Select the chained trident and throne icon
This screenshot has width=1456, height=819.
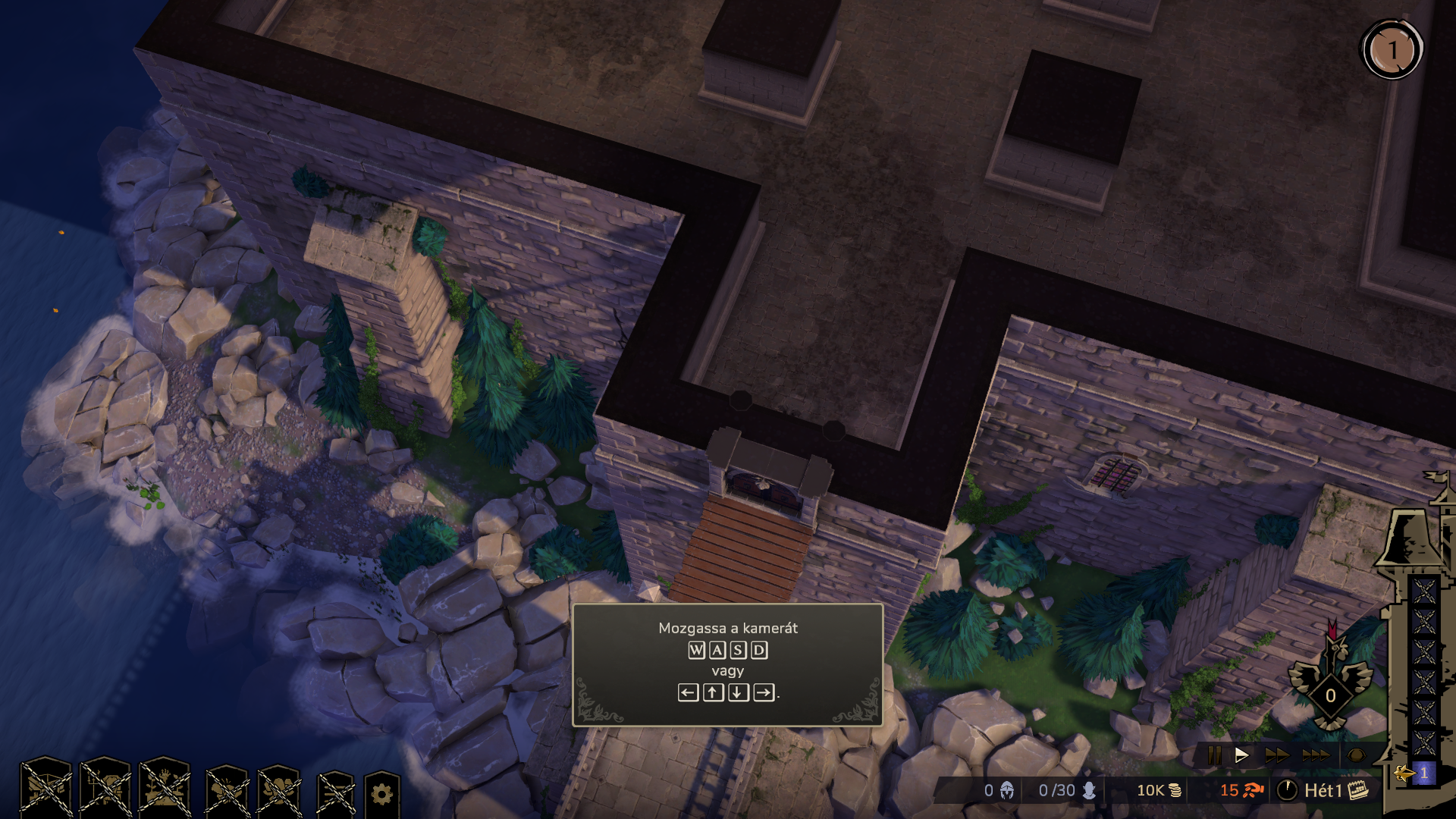(105, 789)
